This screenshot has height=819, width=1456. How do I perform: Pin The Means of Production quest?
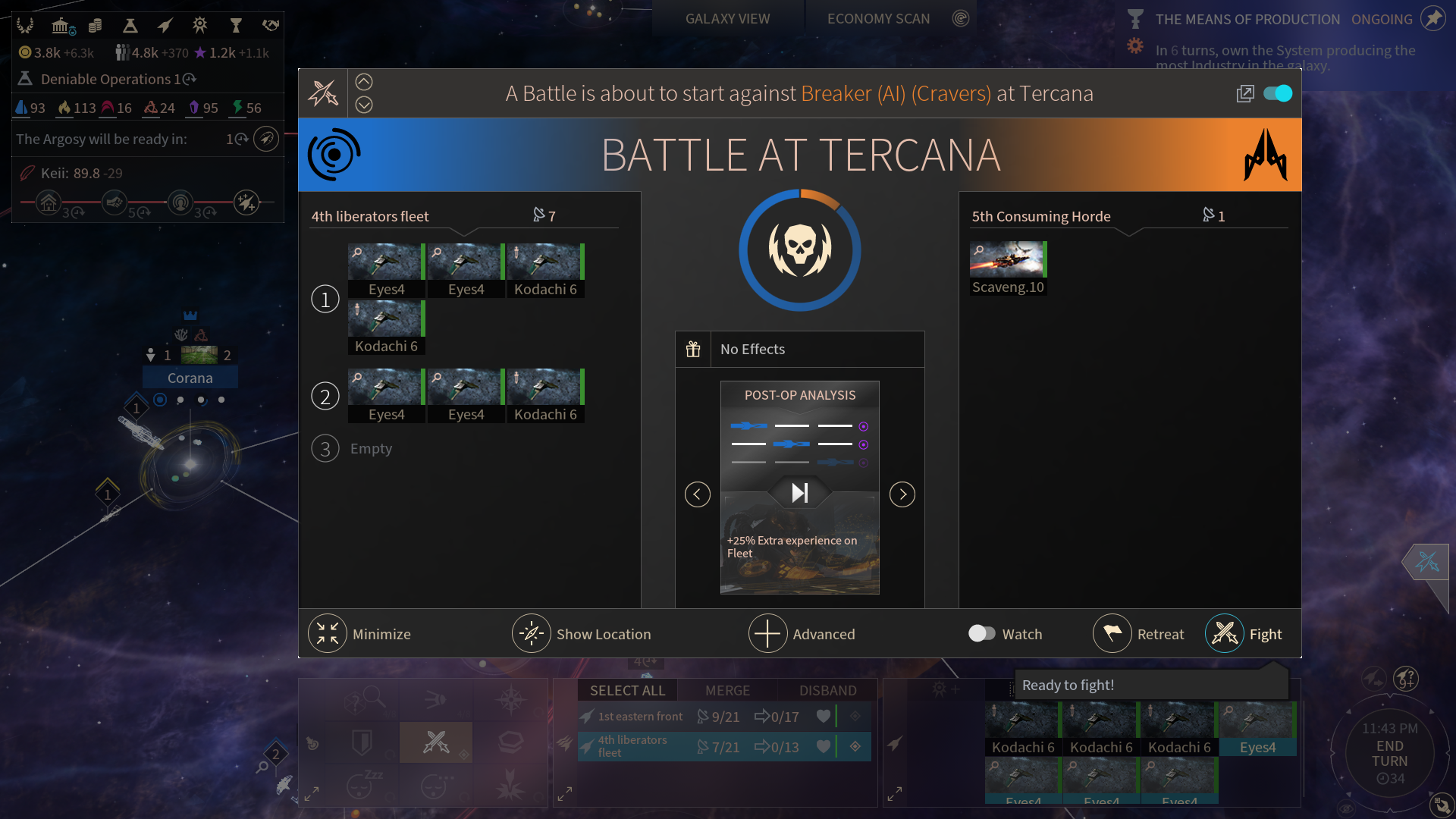coord(1432,18)
